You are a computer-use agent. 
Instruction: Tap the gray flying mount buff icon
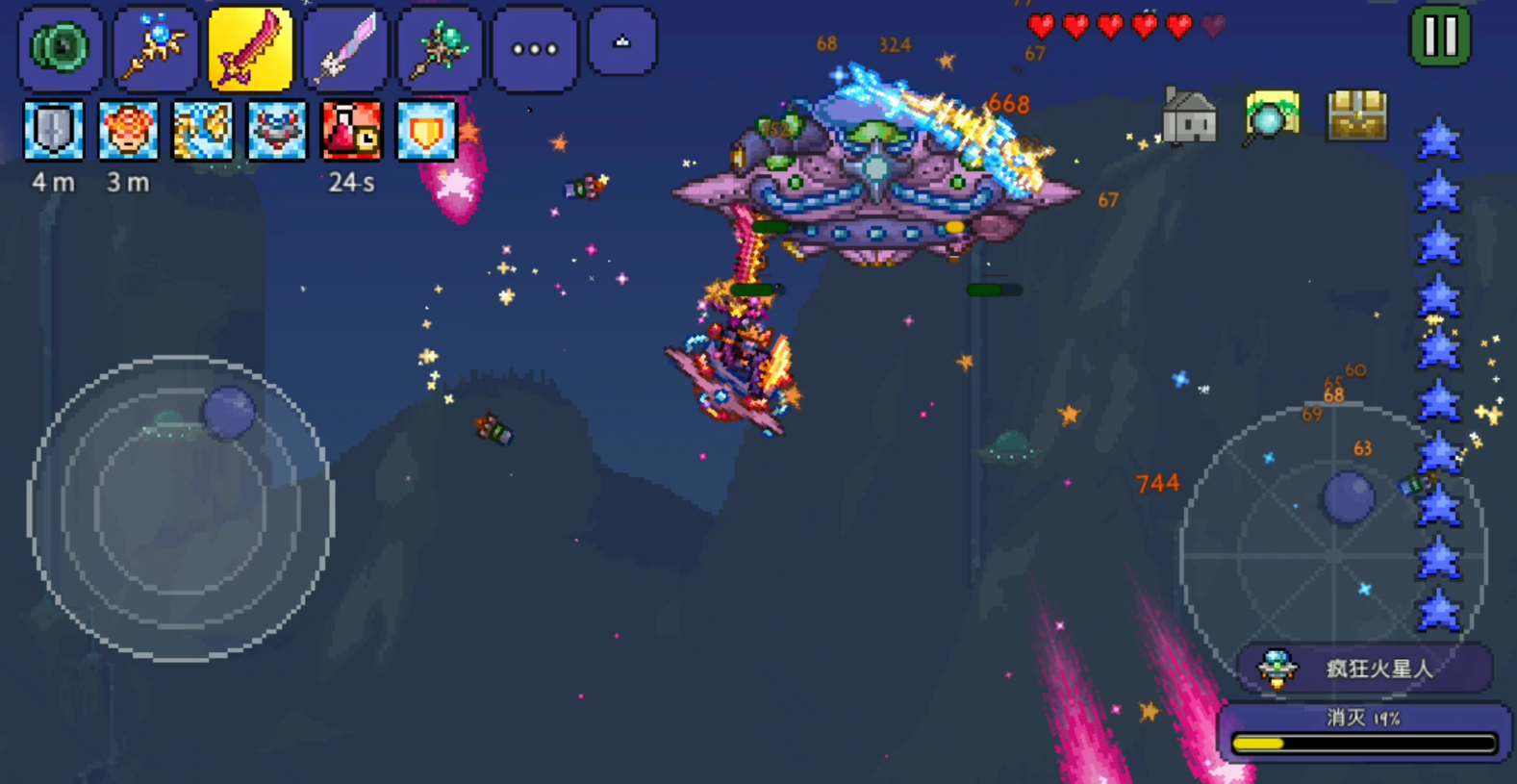(x=277, y=130)
